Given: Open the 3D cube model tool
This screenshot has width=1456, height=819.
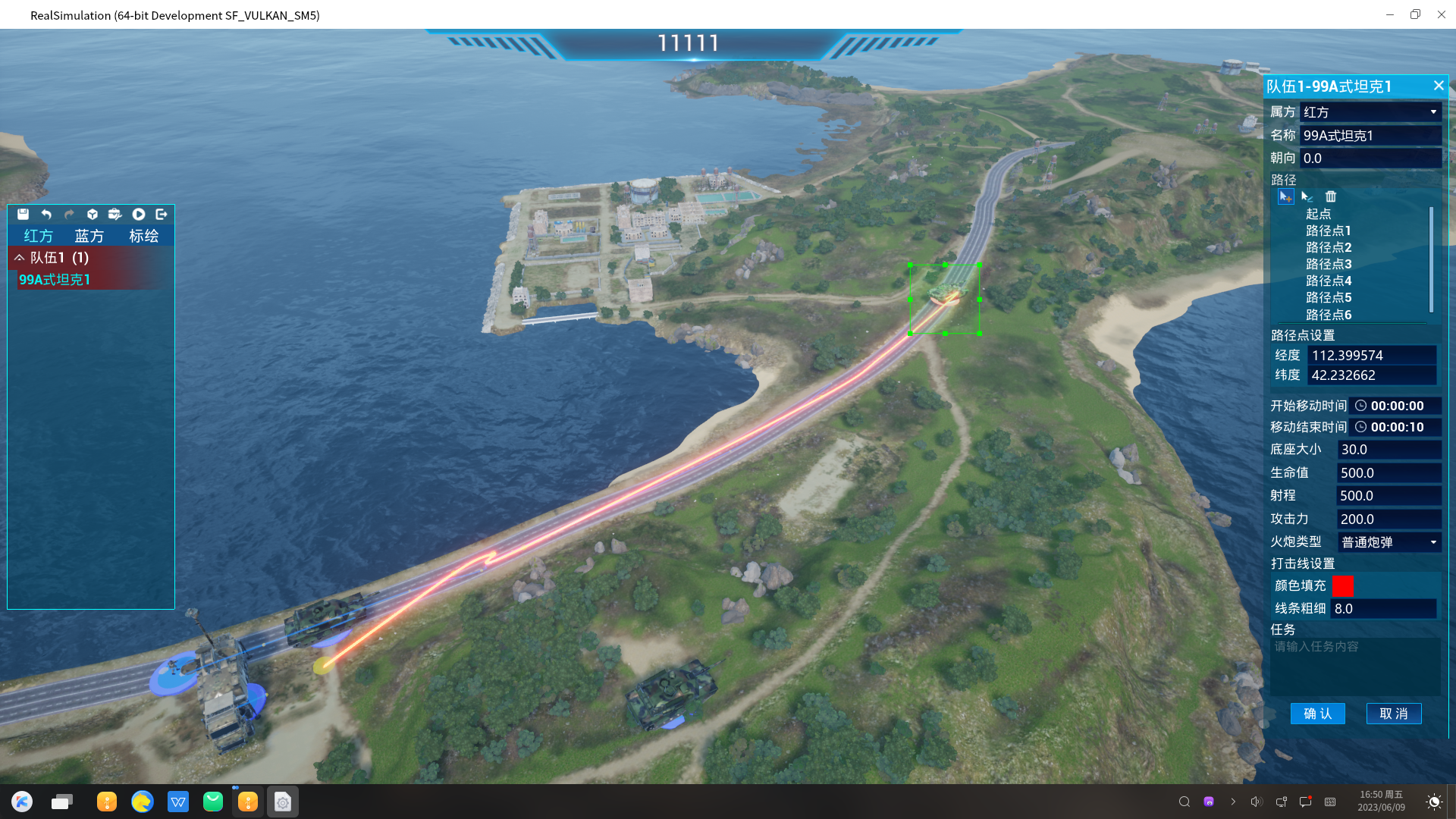Looking at the screenshot, I should (93, 215).
